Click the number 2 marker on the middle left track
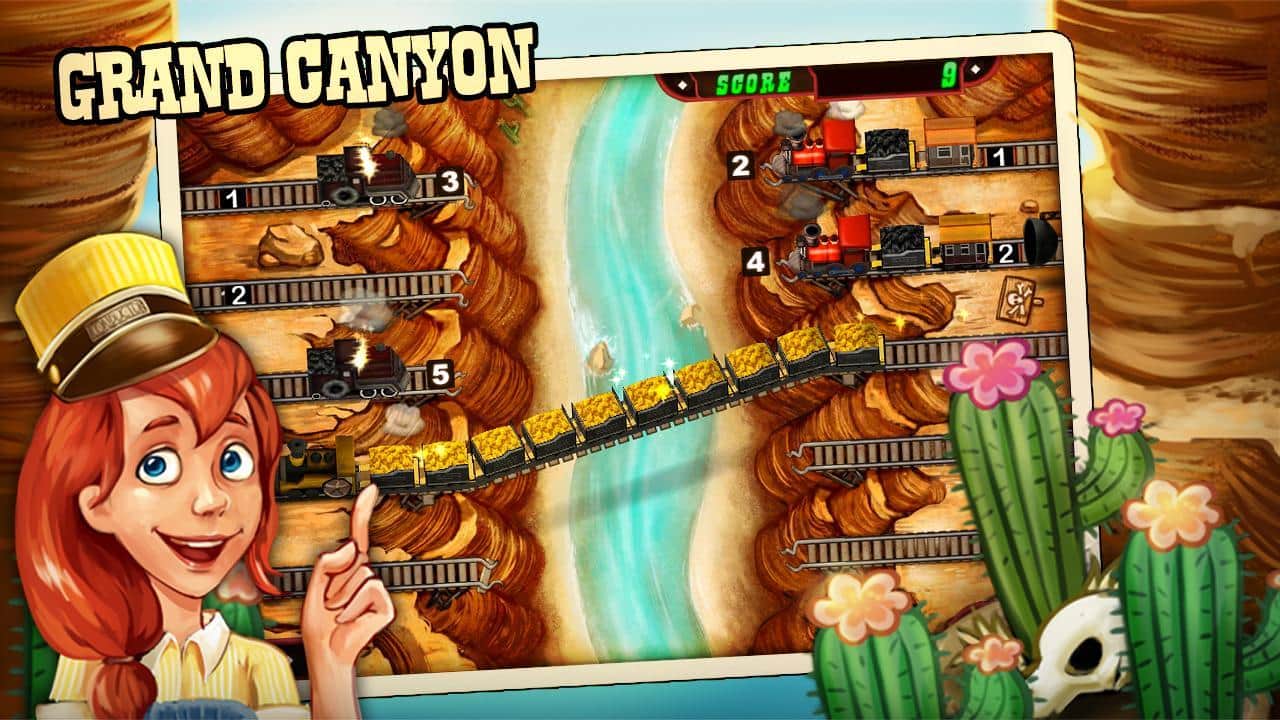1280x720 pixels. (238, 294)
